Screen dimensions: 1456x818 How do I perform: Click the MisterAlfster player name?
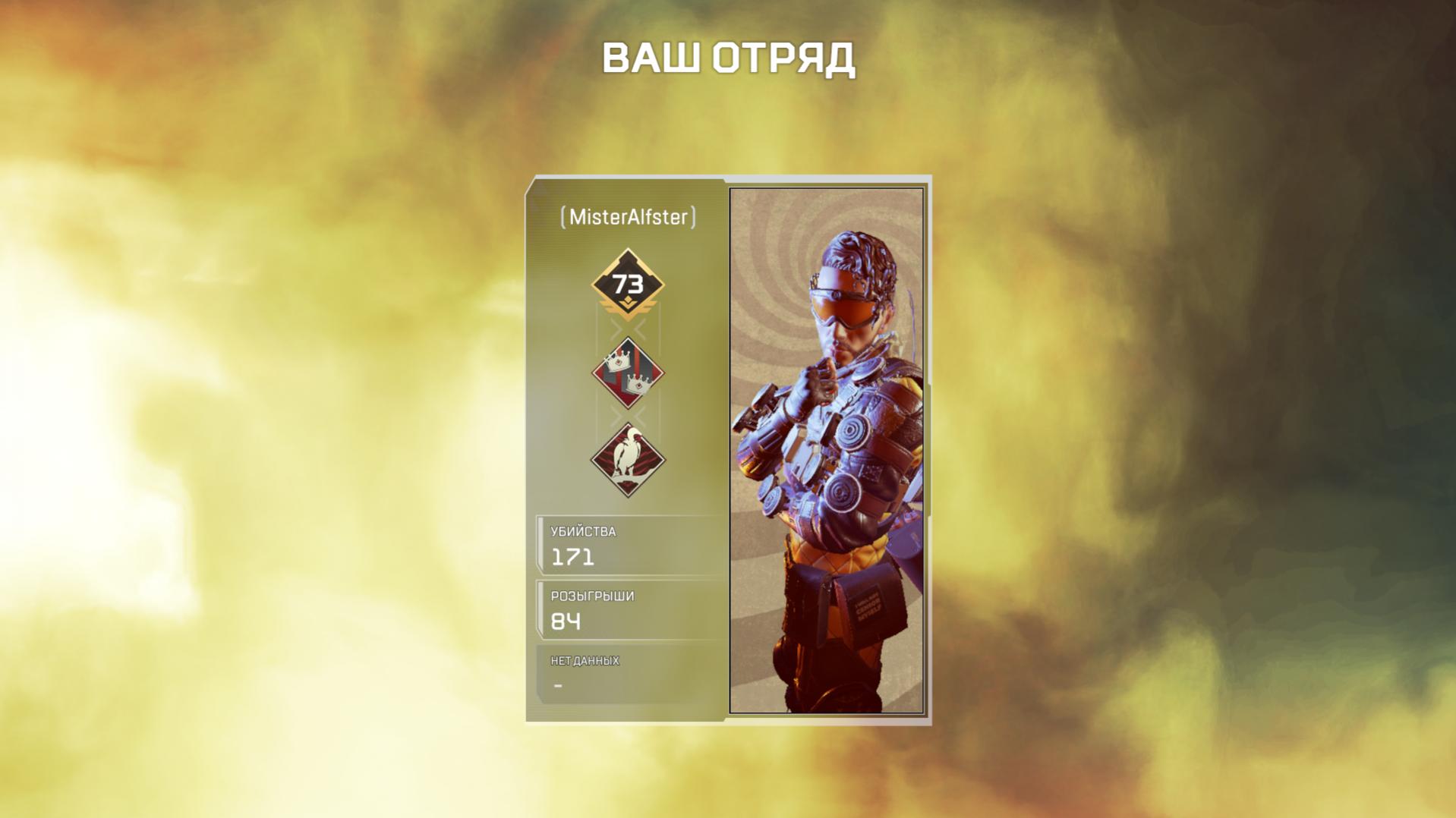pyautogui.click(x=628, y=217)
